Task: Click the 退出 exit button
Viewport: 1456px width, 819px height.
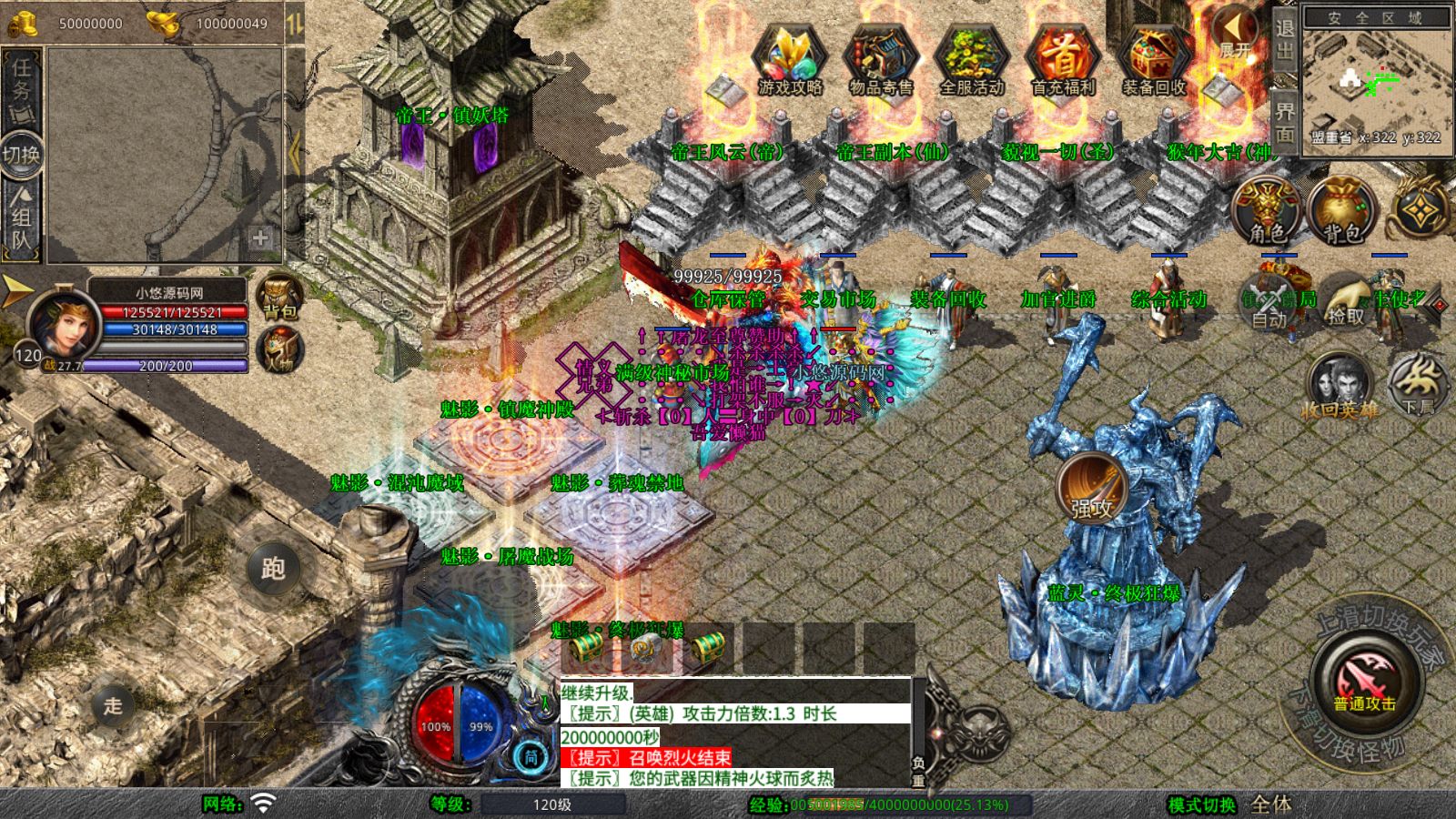Action: point(1284,41)
